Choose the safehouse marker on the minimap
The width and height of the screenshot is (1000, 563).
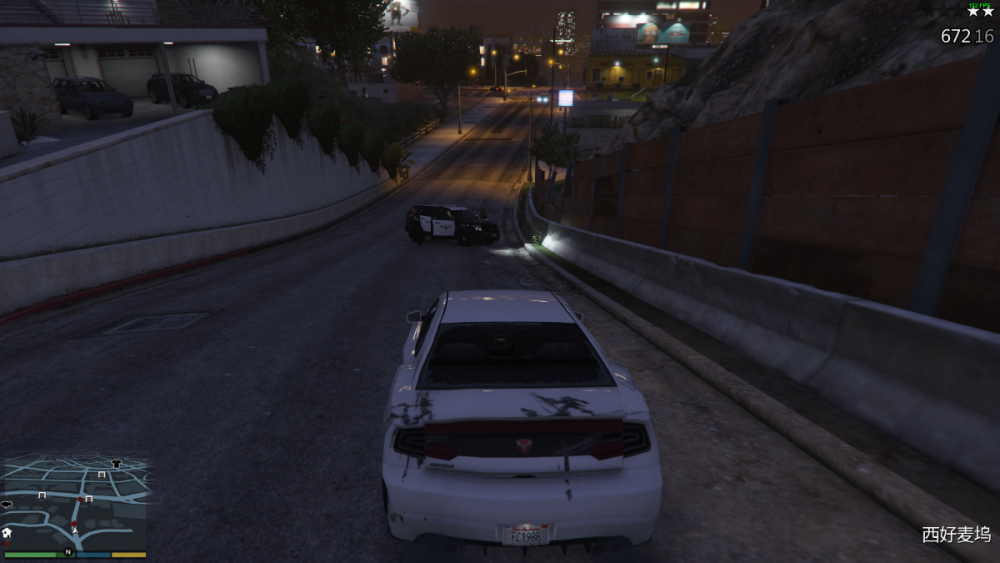(x=7, y=532)
